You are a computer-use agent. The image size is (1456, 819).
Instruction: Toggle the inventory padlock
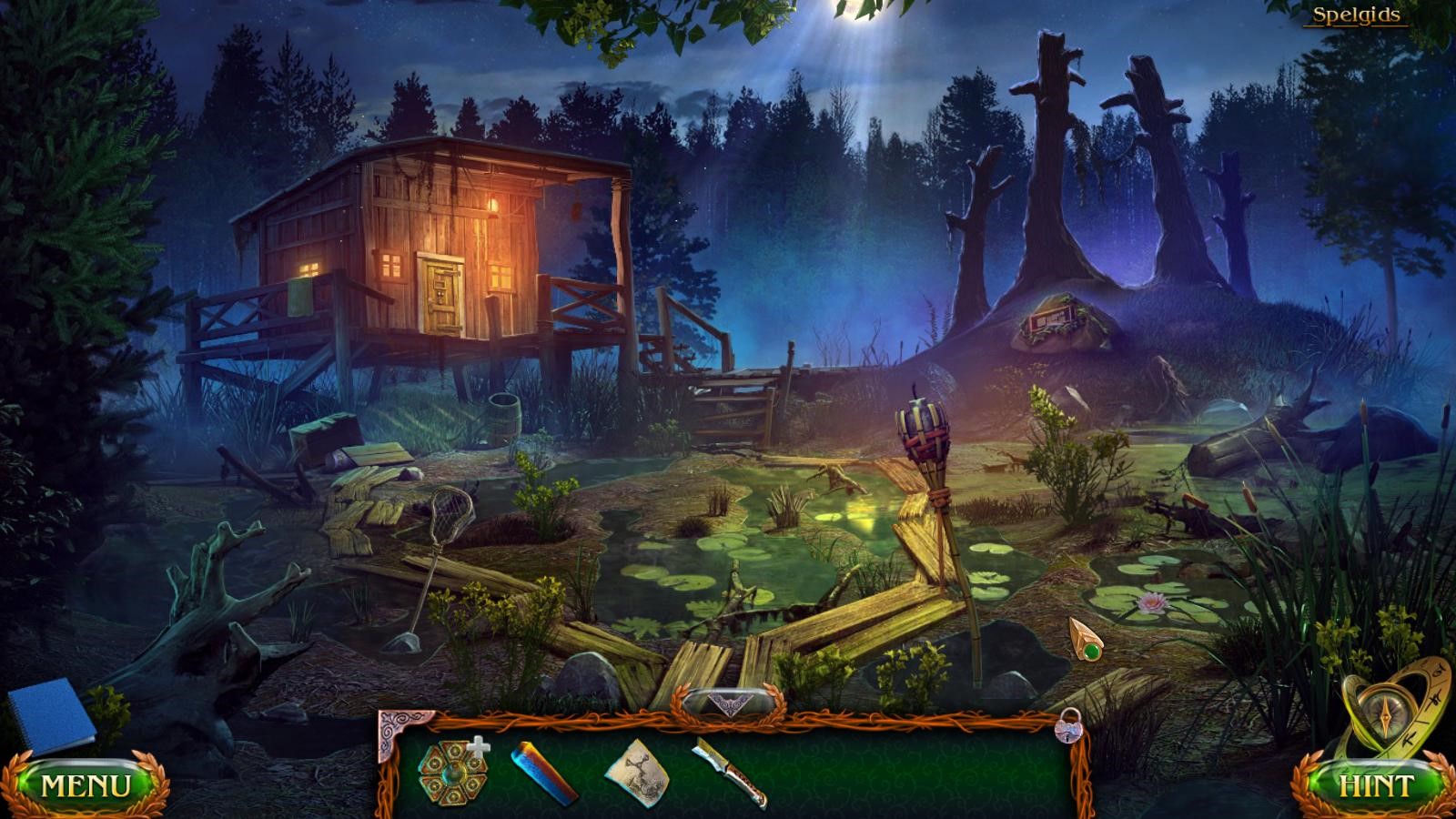point(1067,725)
